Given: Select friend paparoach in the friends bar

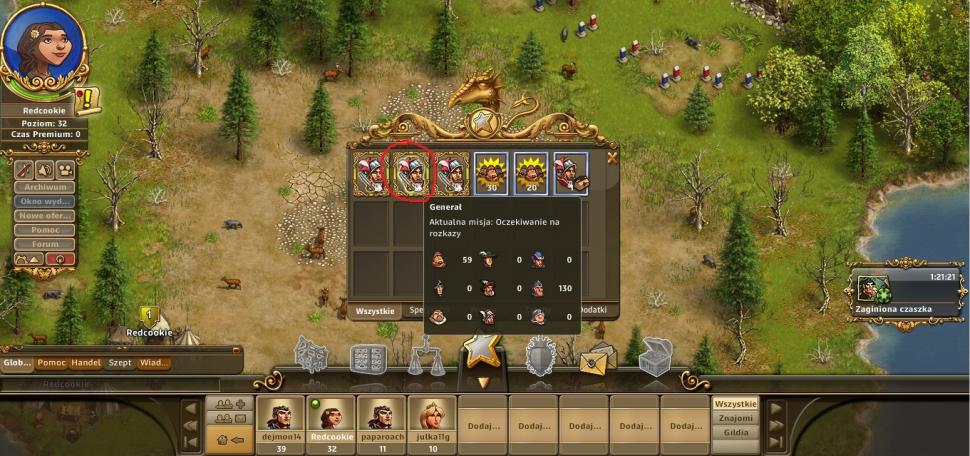Looking at the screenshot, I should click(x=381, y=419).
